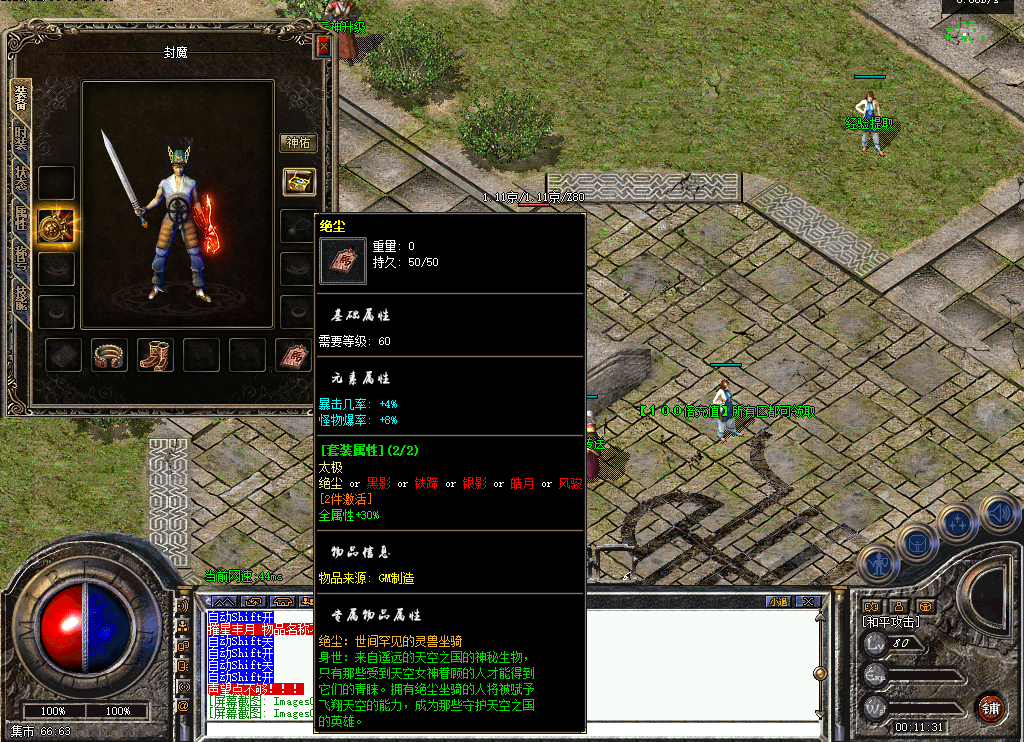Close the chat window with X
1024x742 pixels.
point(808,601)
